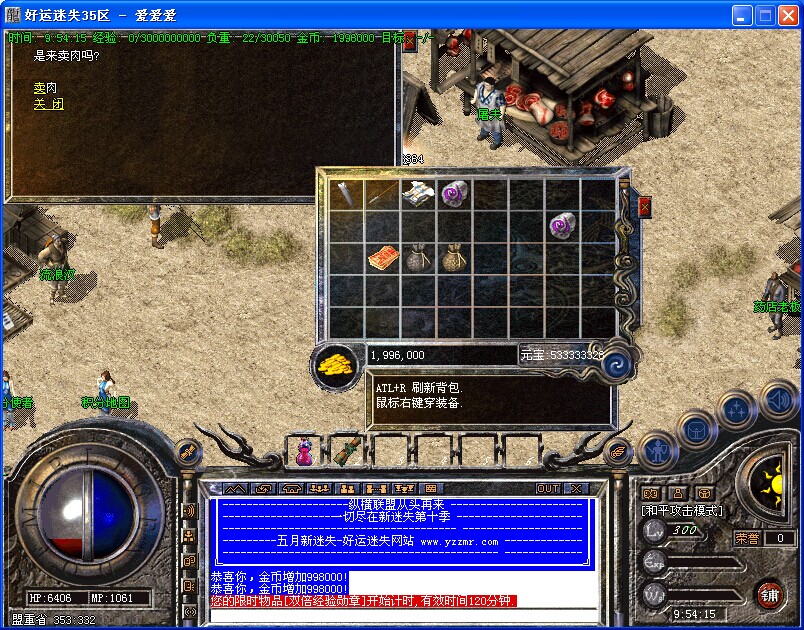Select the white armor item in the bag

click(417, 193)
